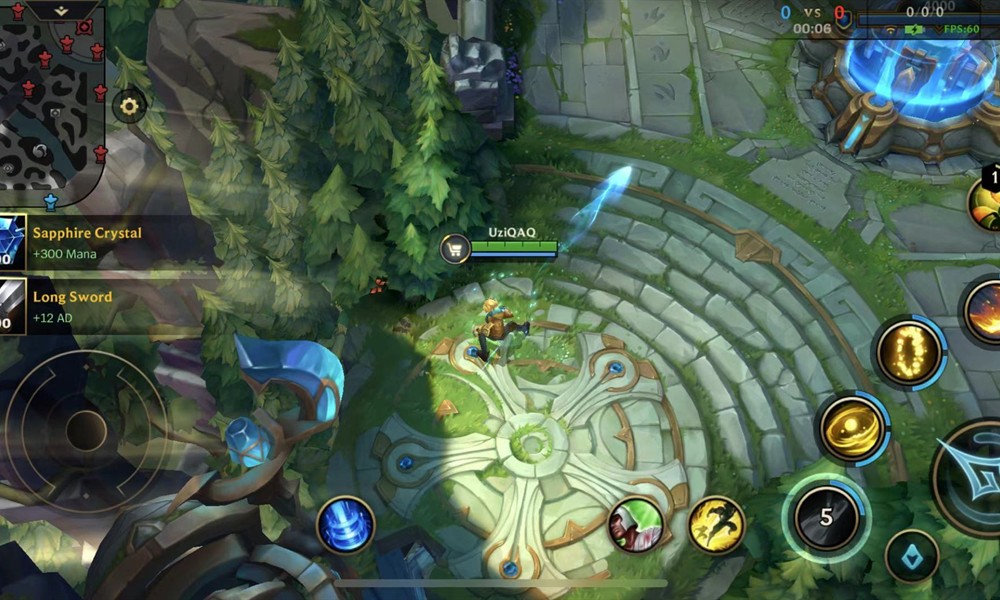Cast the yellow Flash summoner spell

[717, 525]
